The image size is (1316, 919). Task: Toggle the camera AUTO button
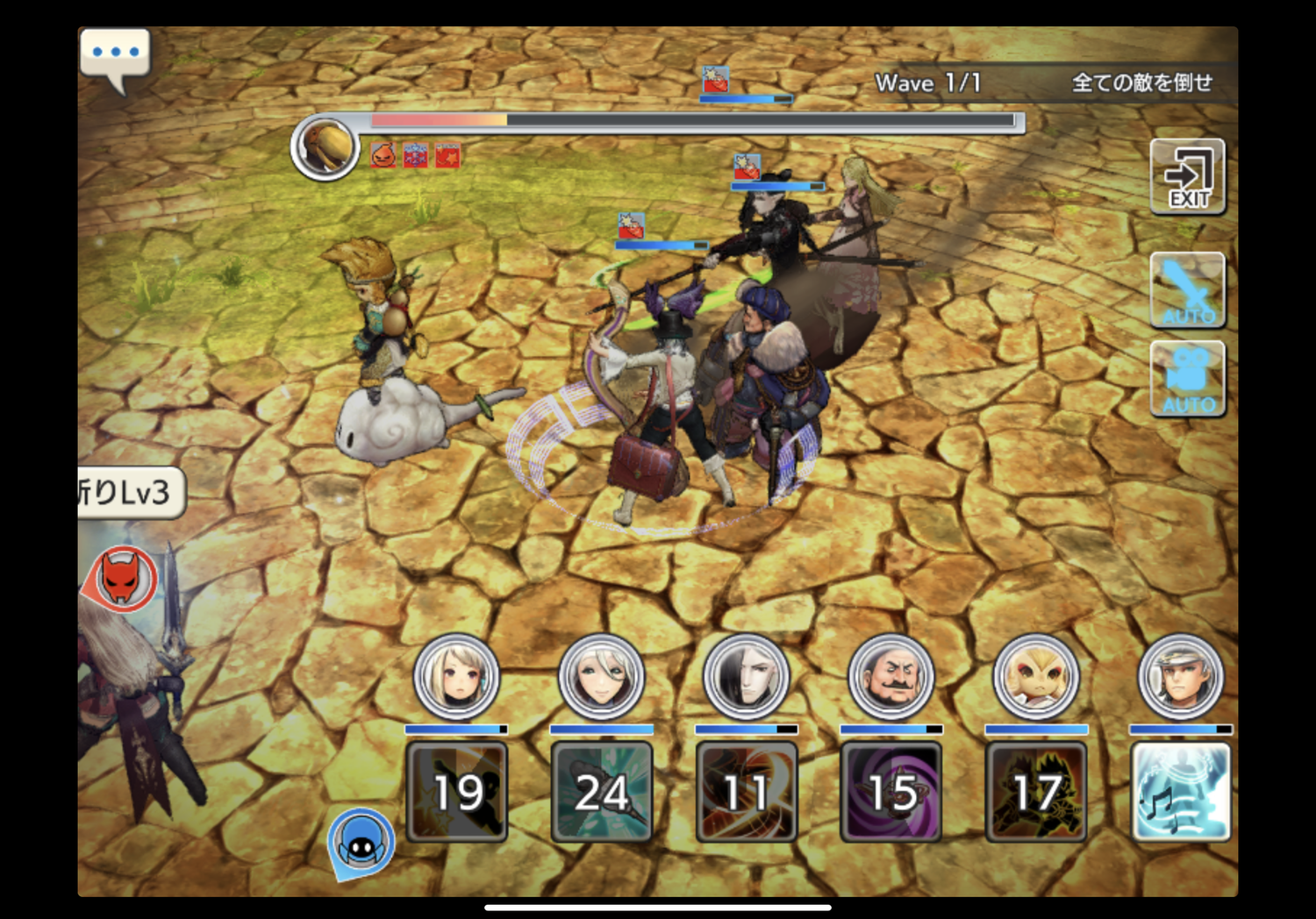tap(1187, 379)
